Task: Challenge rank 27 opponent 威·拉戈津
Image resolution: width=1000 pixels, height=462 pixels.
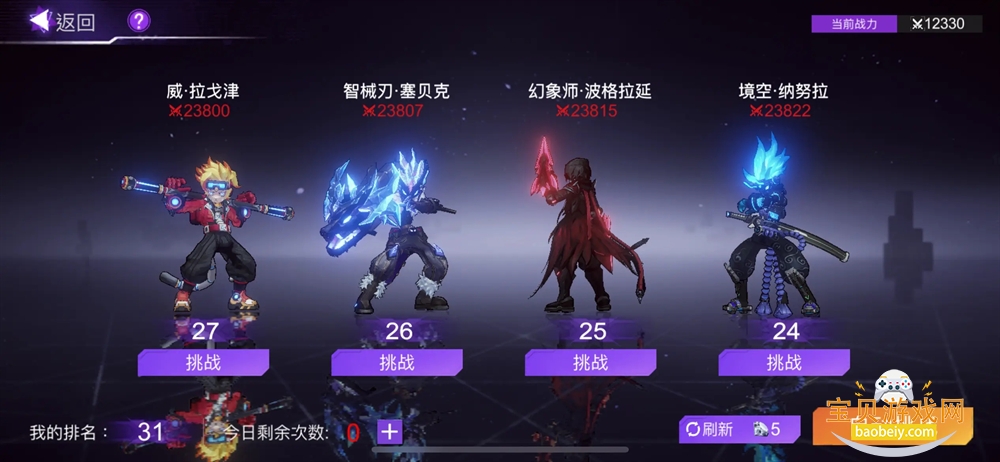Action: pos(203,362)
